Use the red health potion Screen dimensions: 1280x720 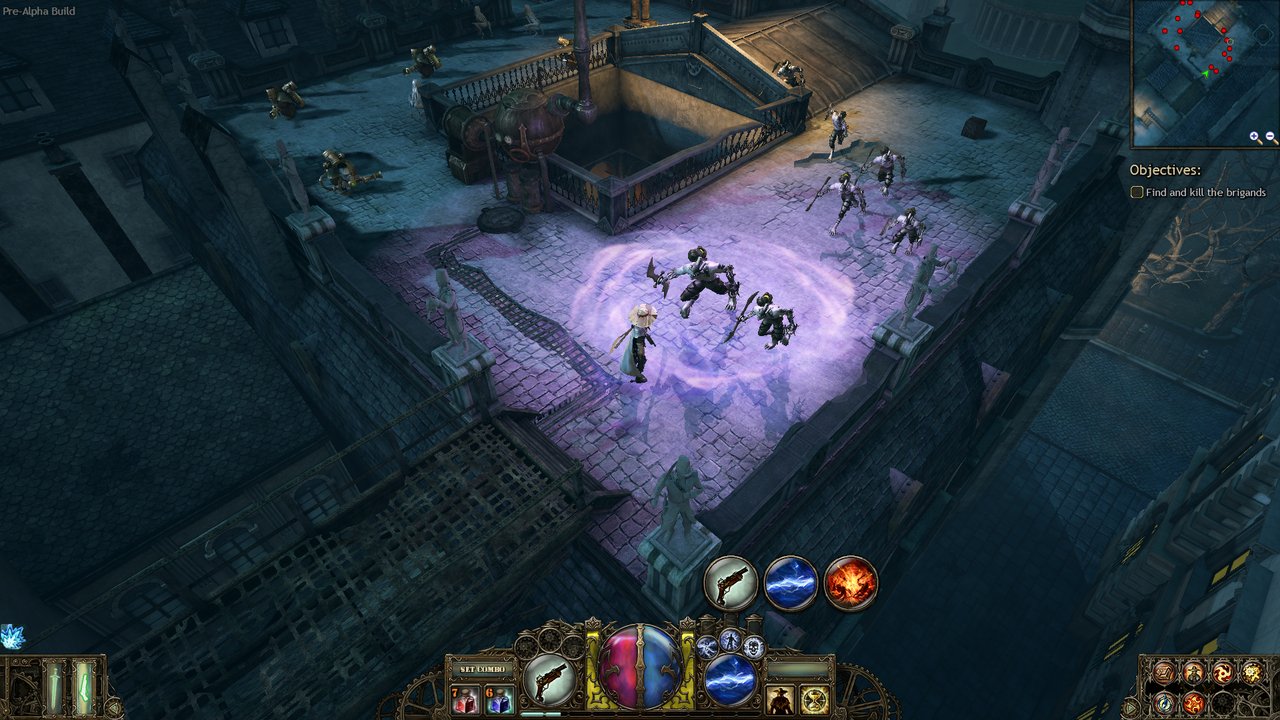tap(465, 699)
